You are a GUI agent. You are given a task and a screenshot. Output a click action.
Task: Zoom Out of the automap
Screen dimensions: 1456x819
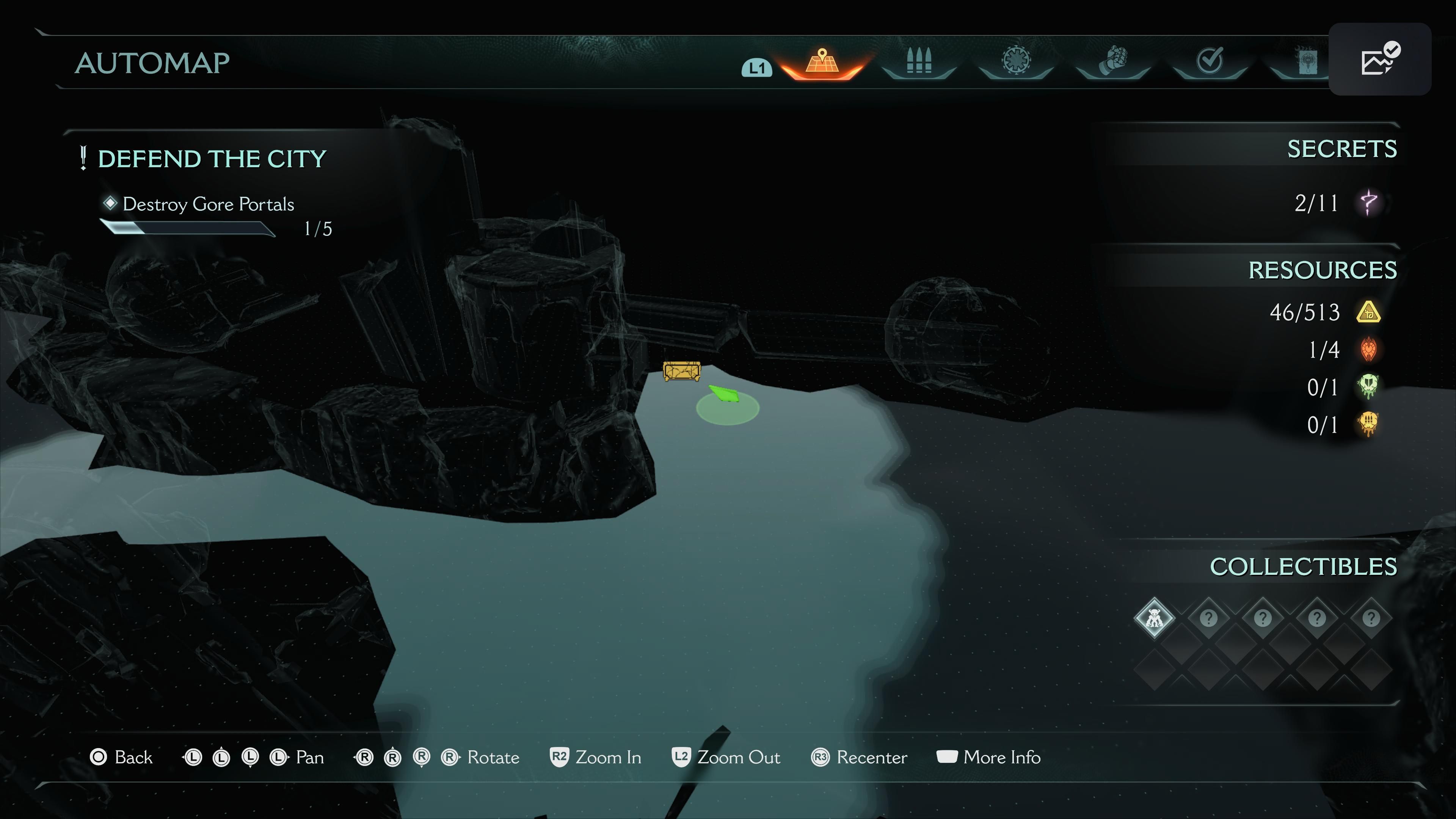(726, 758)
